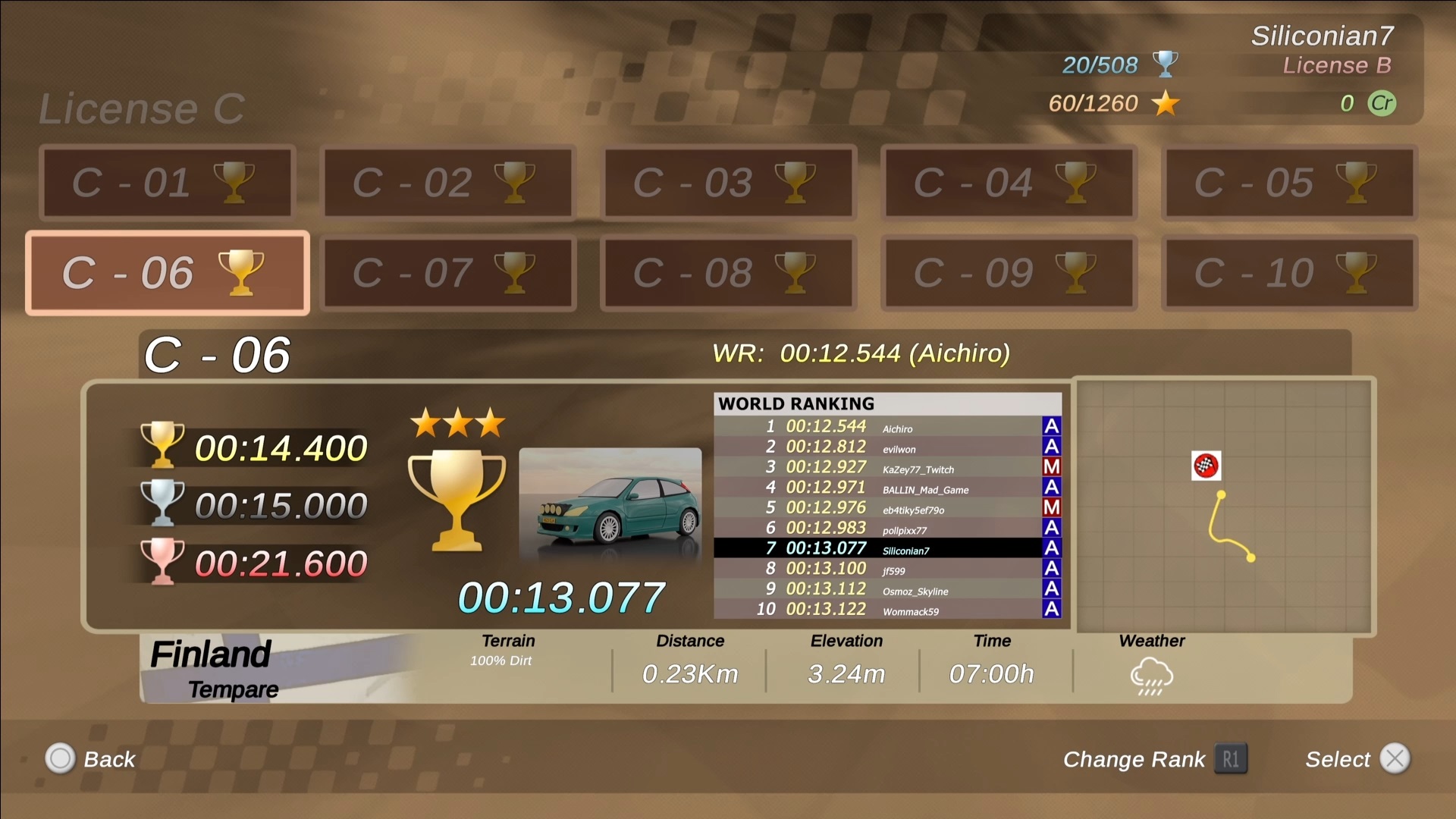This screenshot has width=1456, height=819.
Task: Select the C - 09 test tile
Action: tap(1009, 273)
